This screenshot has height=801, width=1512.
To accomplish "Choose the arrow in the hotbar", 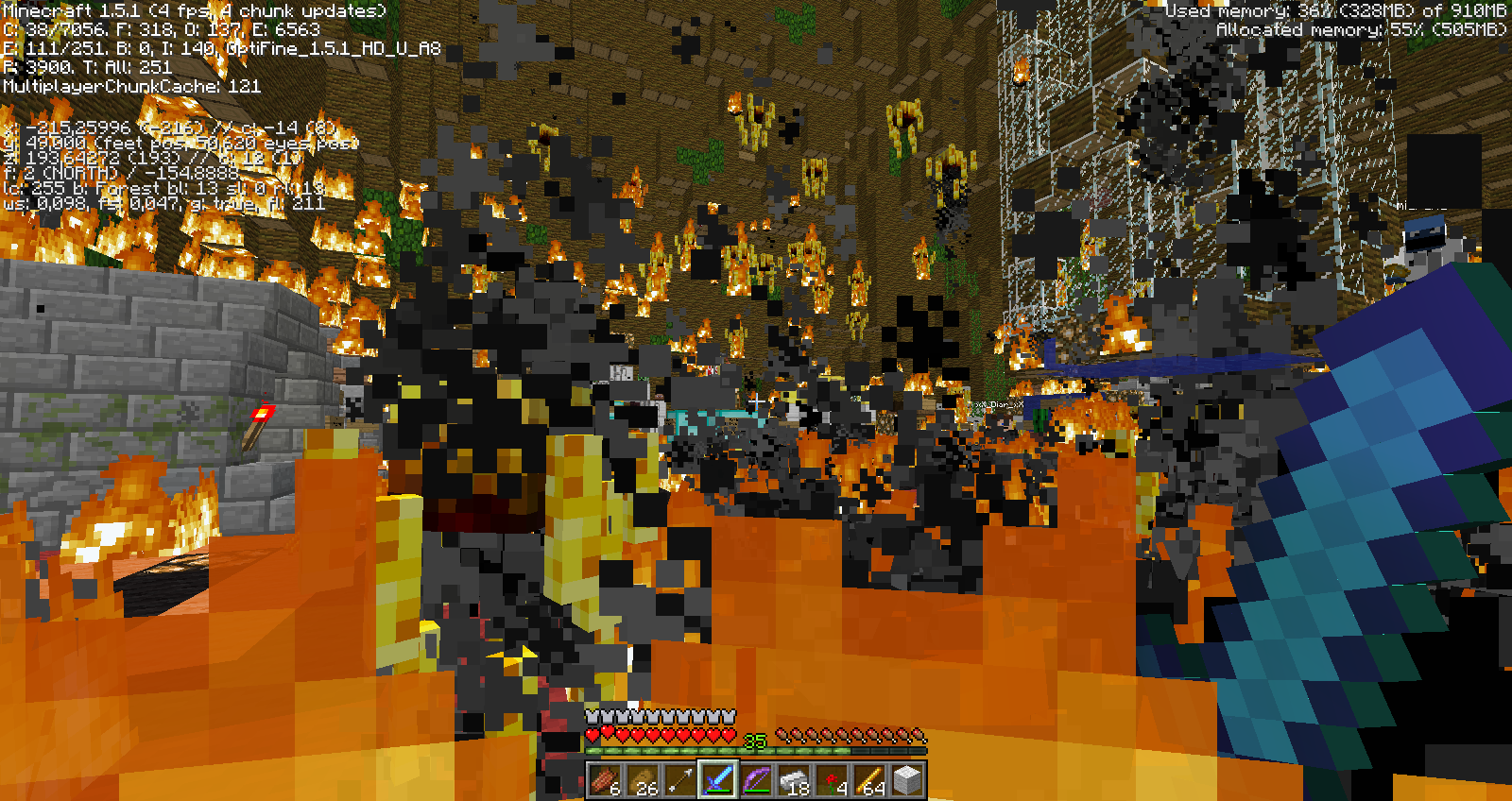I will (x=679, y=780).
